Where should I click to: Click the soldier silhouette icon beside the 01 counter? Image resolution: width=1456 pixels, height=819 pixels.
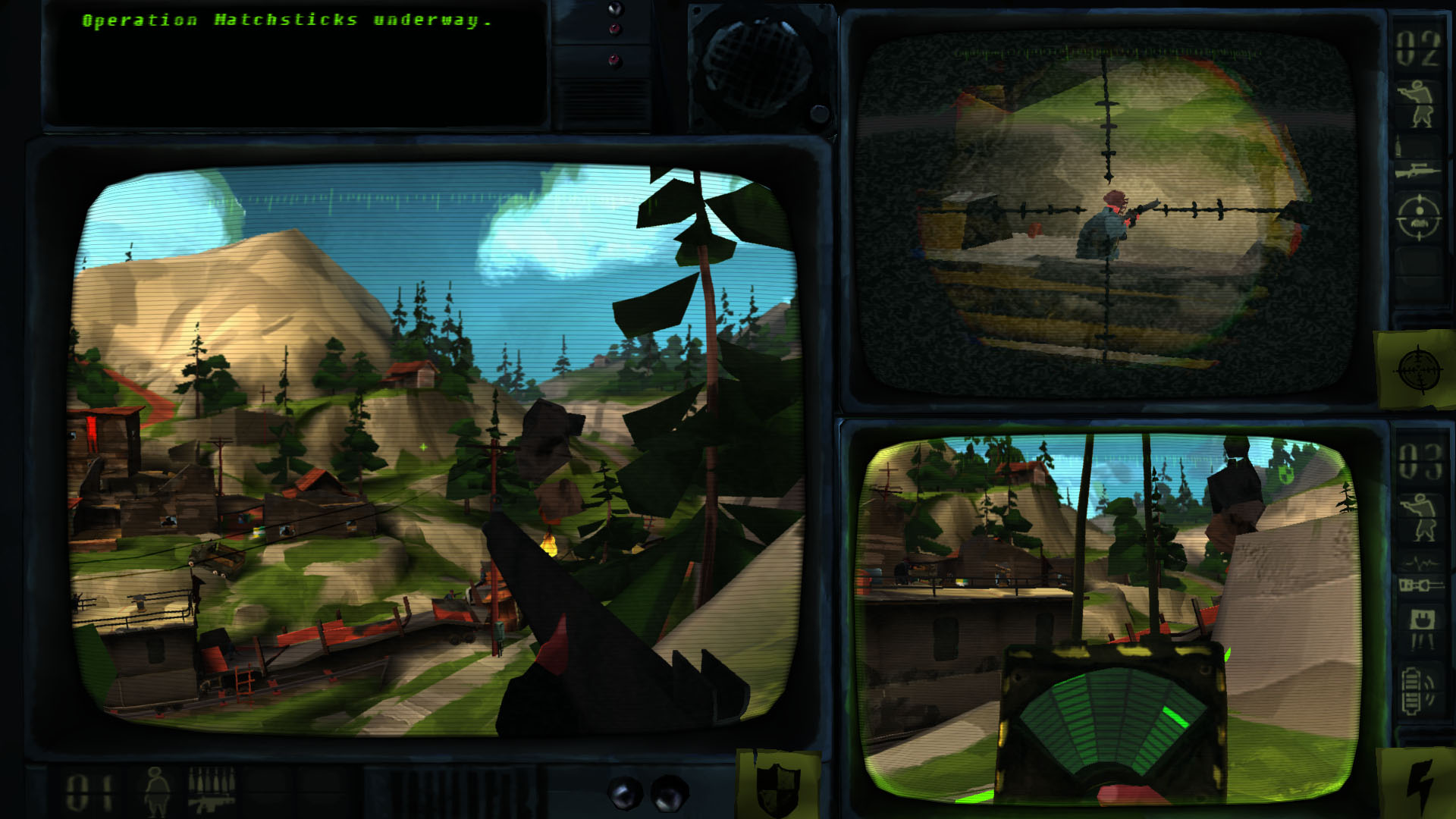point(156,792)
